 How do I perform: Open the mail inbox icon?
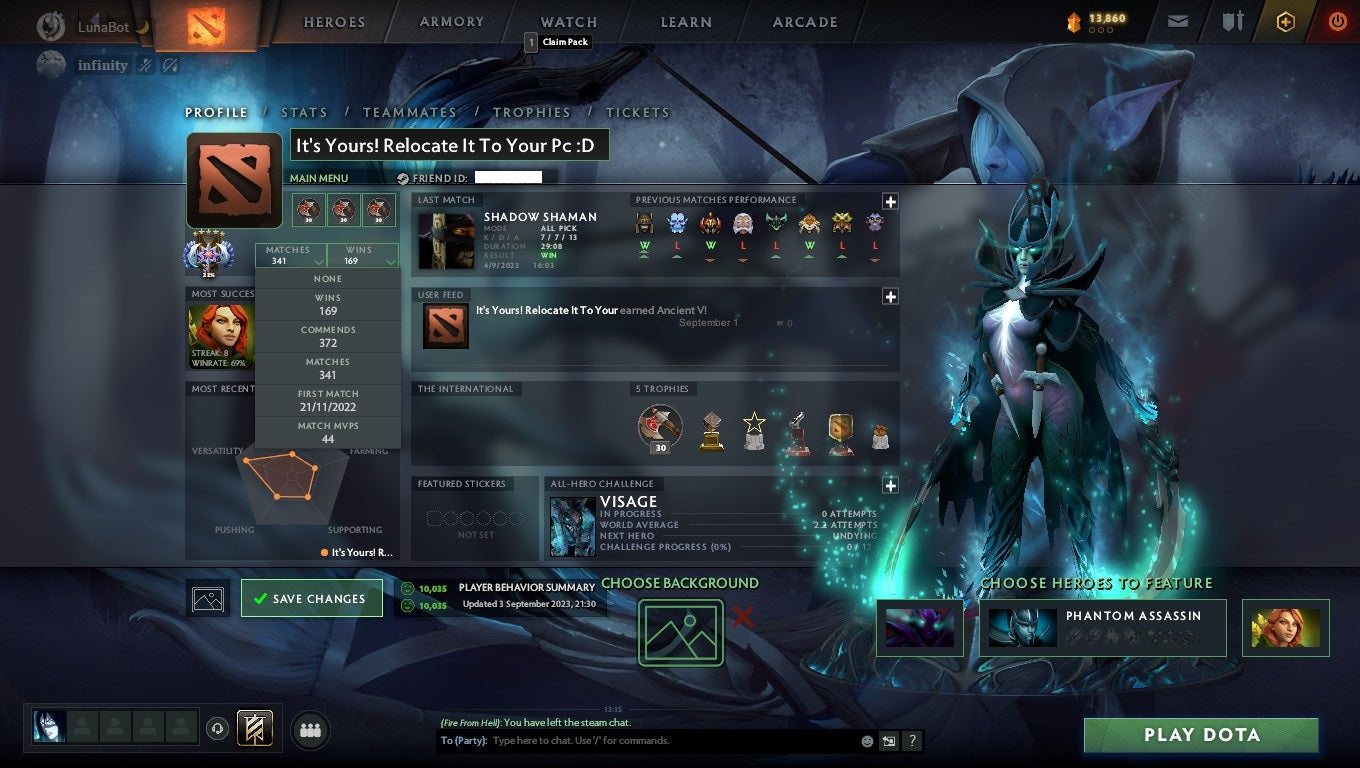[1178, 21]
